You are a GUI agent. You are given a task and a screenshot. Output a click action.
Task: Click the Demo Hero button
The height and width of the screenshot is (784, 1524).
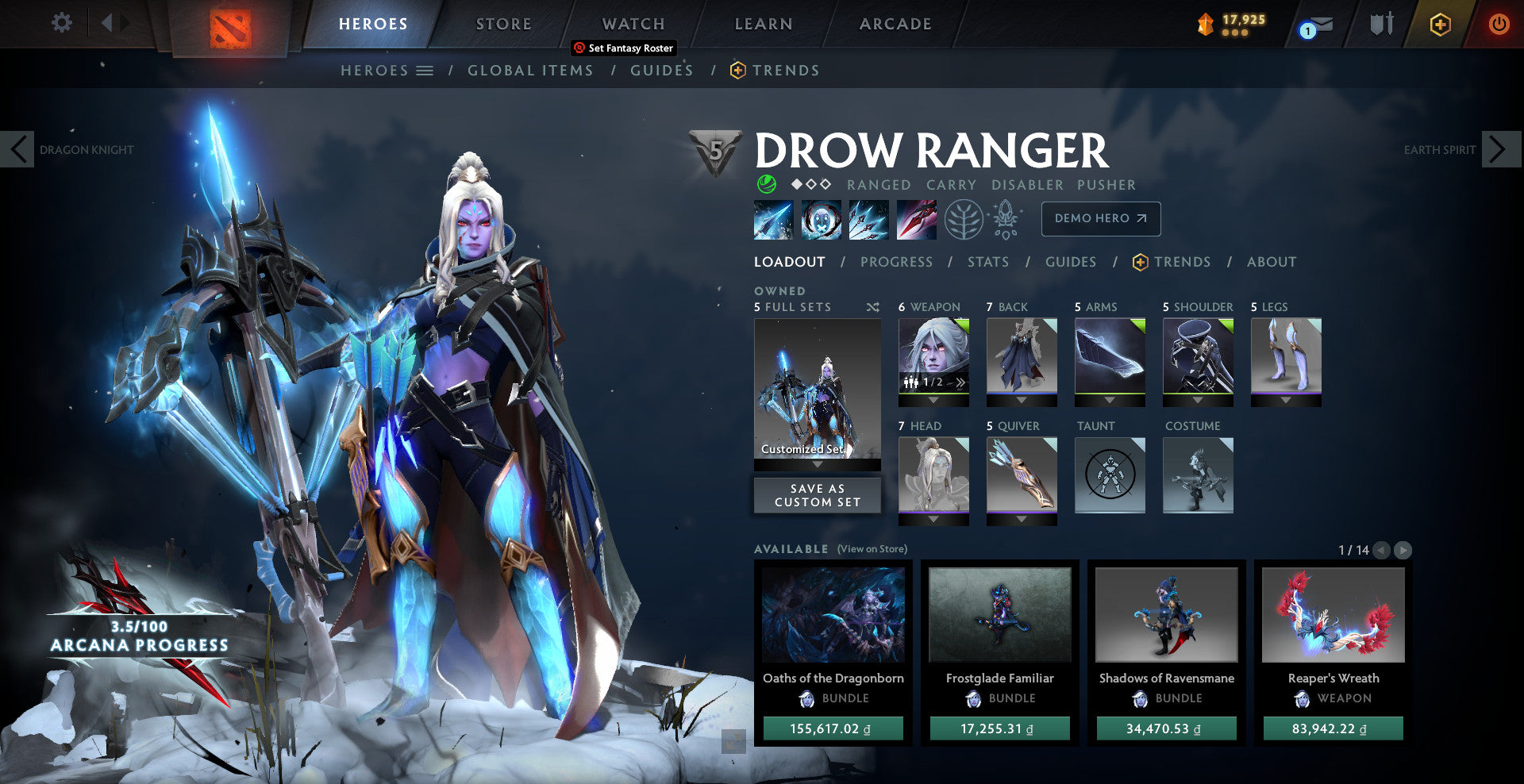coord(1100,218)
